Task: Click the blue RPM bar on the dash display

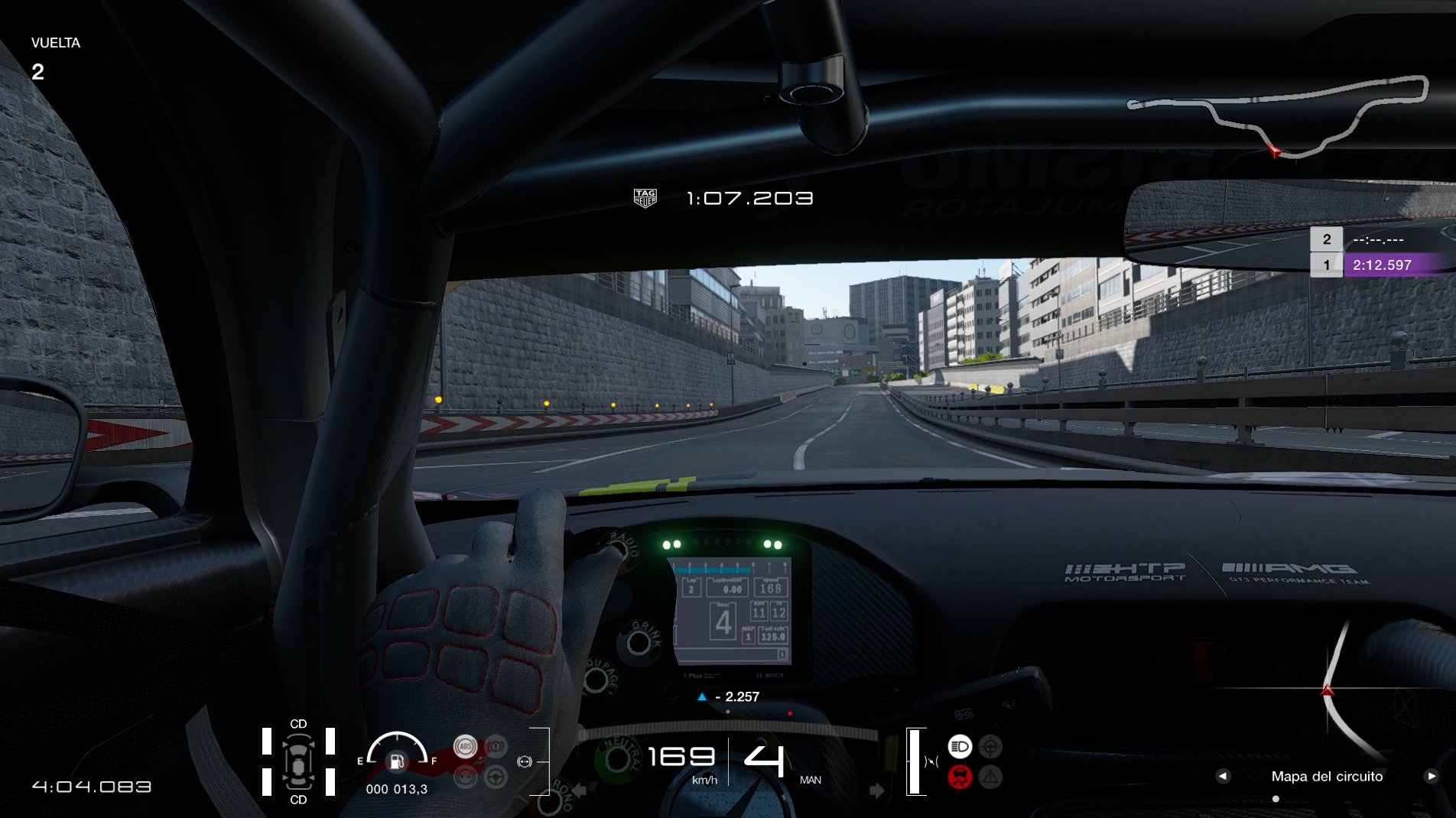Action: tap(713, 570)
